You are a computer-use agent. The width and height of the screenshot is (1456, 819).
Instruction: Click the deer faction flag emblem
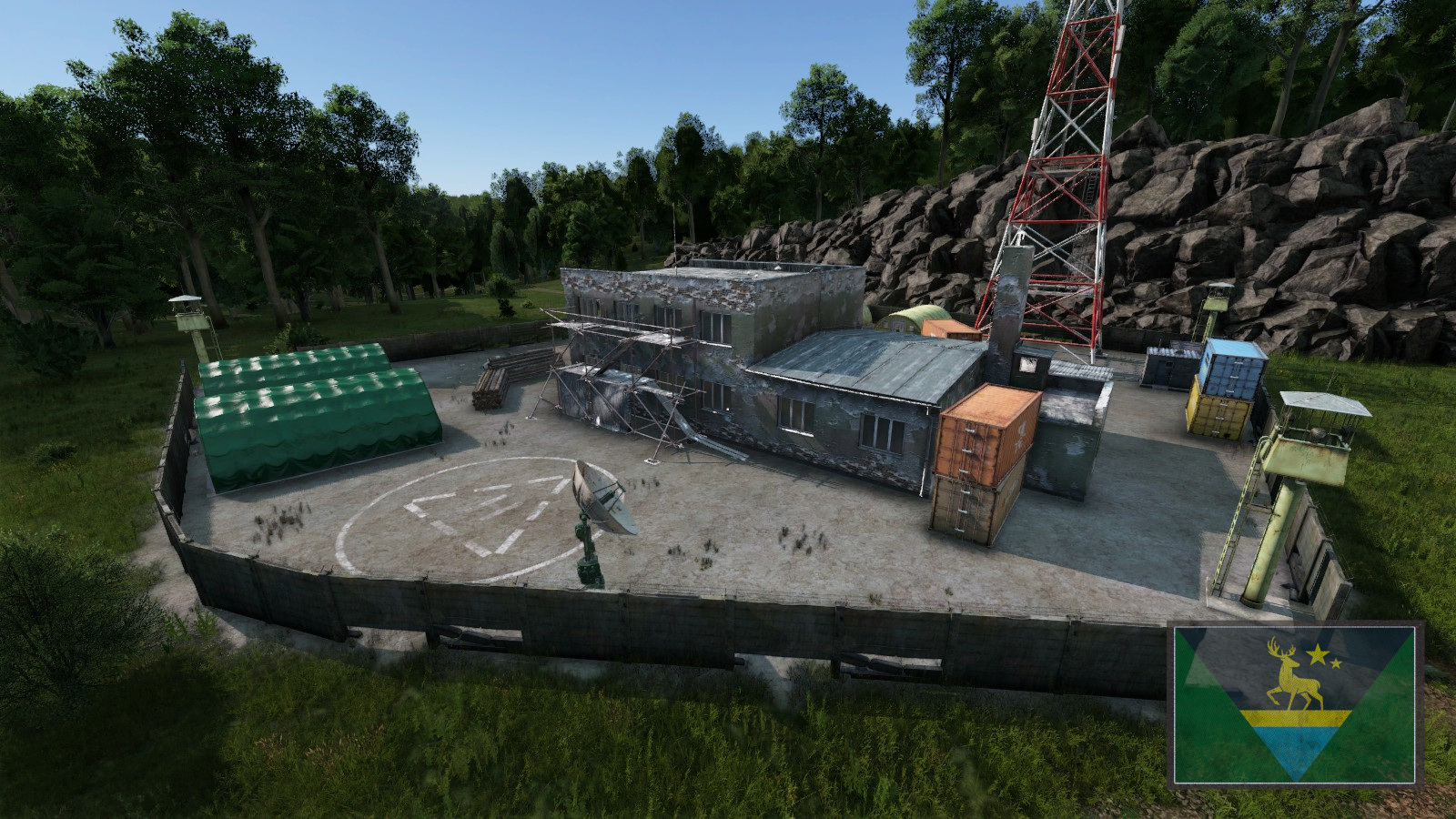coord(1295,703)
